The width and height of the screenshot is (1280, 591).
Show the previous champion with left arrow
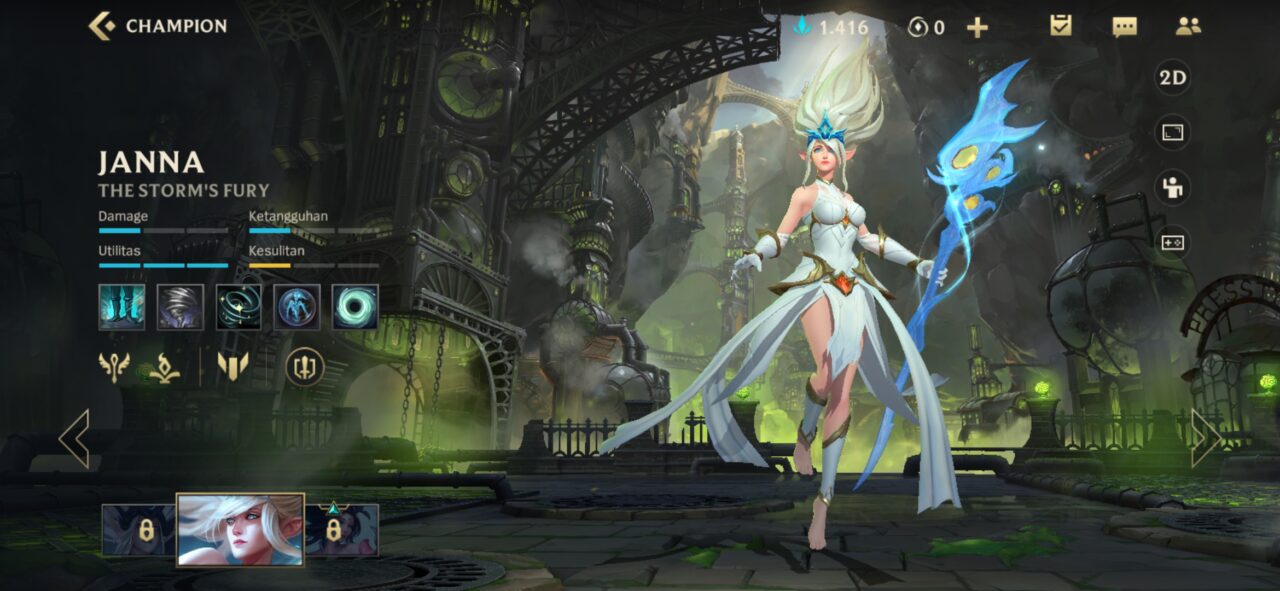click(x=75, y=438)
